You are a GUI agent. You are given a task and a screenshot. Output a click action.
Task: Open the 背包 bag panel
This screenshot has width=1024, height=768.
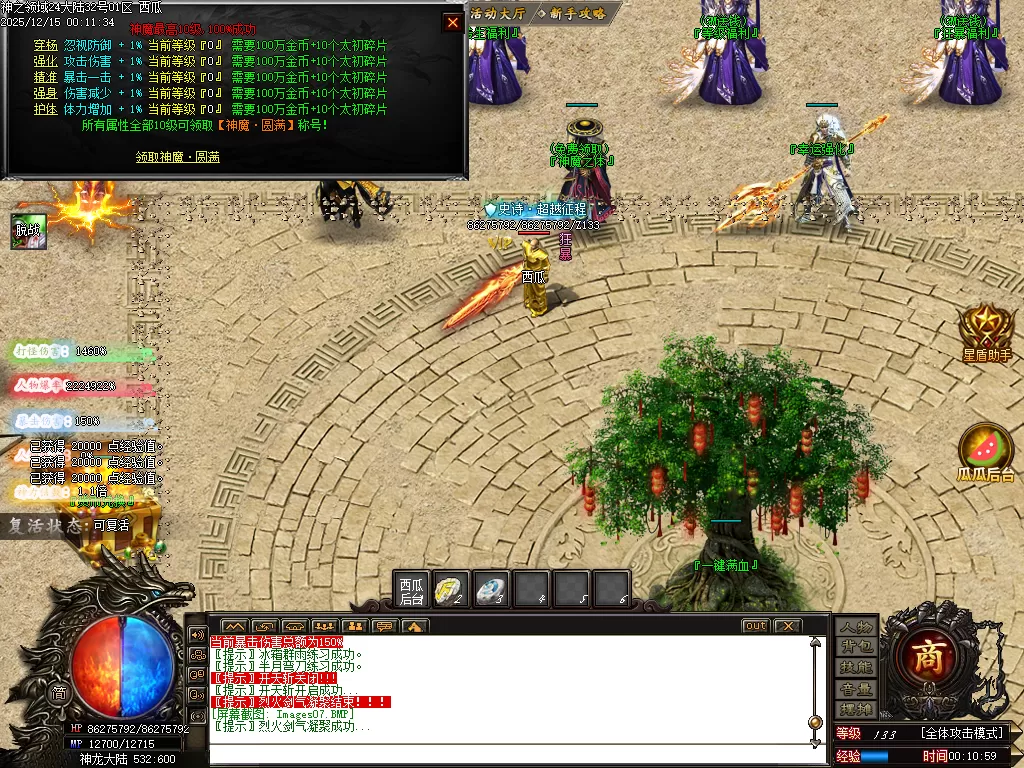pos(857,647)
